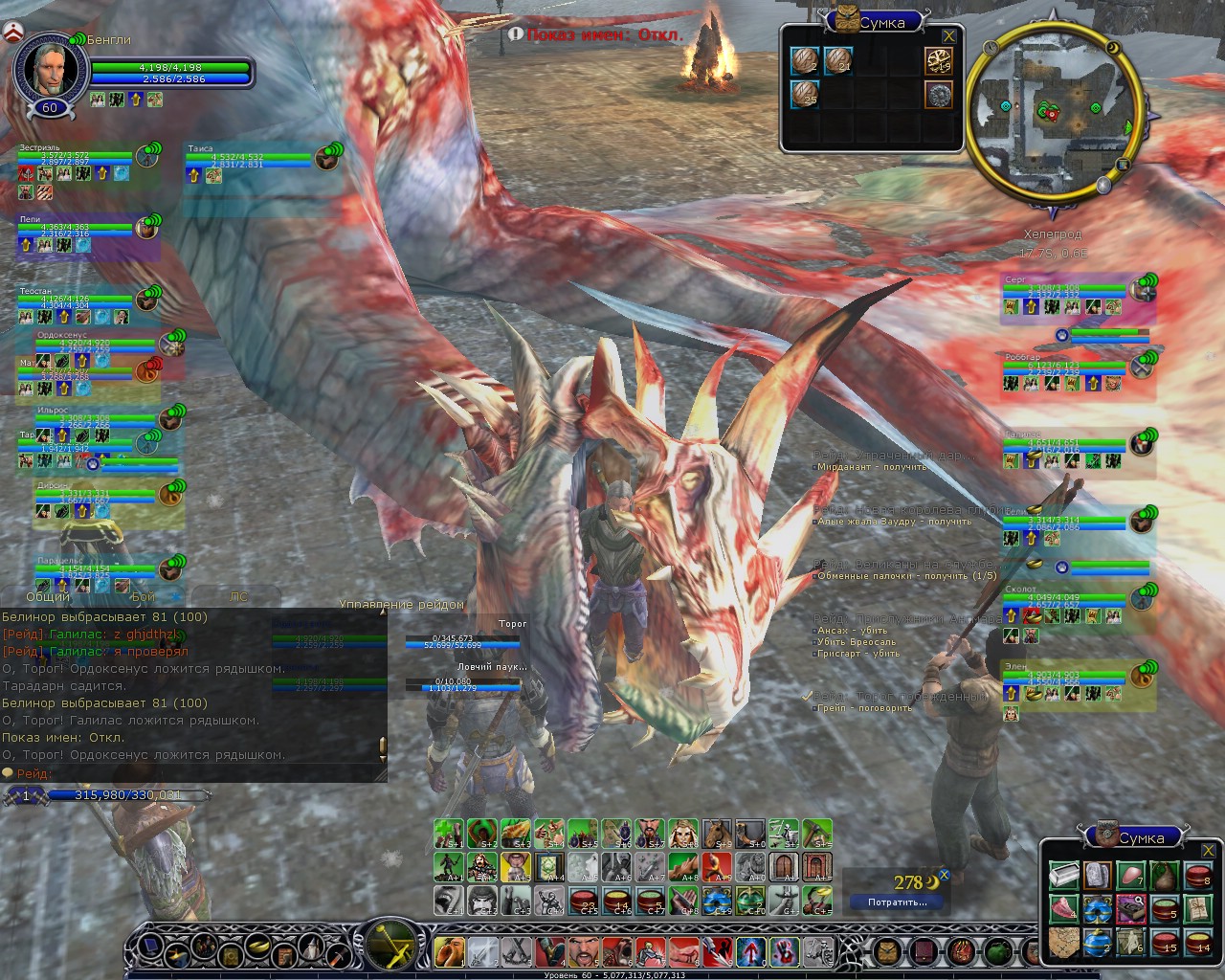Open the Бой chat tab
This screenshot has height=980, width=1225.
tap(144, 596)
